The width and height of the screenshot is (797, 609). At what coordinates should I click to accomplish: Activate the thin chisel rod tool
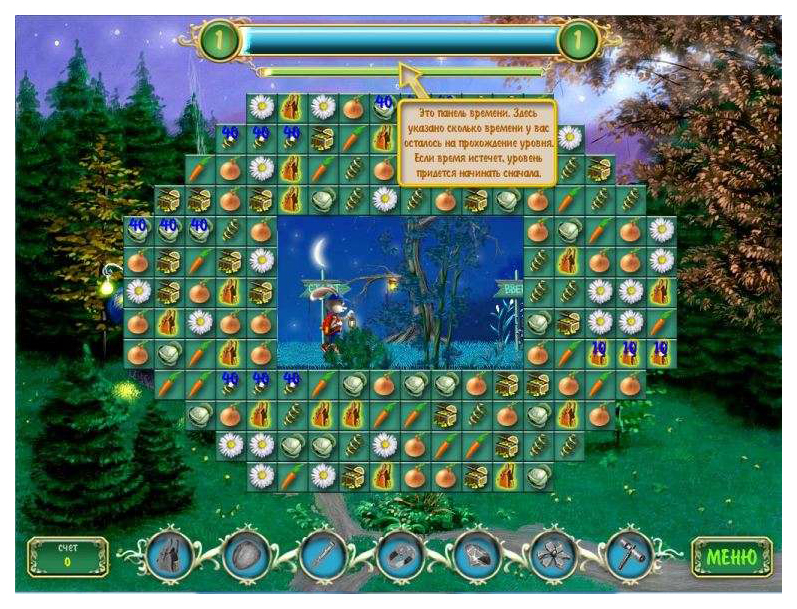coord(322,555)
